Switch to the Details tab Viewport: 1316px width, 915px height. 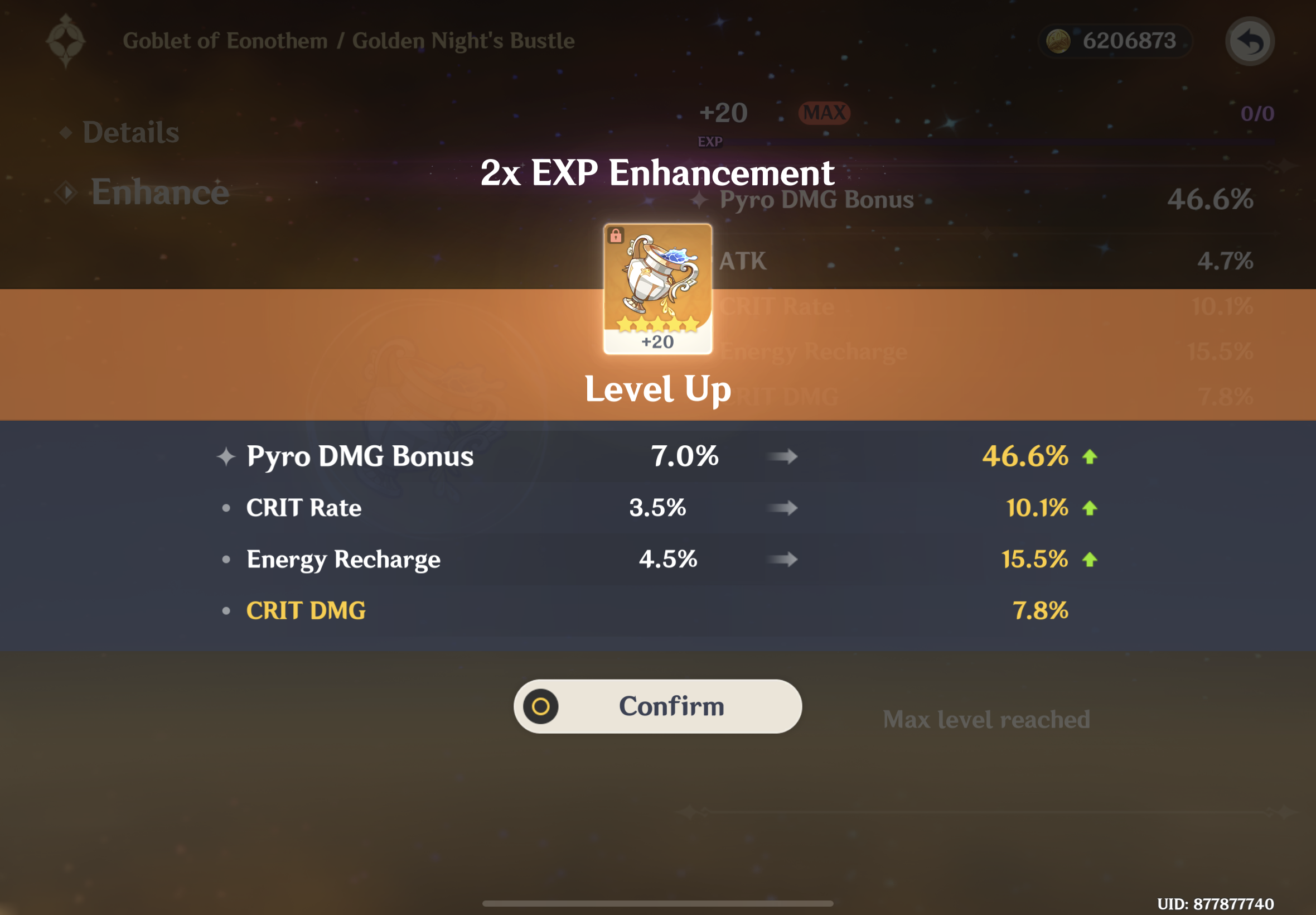coord(130,131)
